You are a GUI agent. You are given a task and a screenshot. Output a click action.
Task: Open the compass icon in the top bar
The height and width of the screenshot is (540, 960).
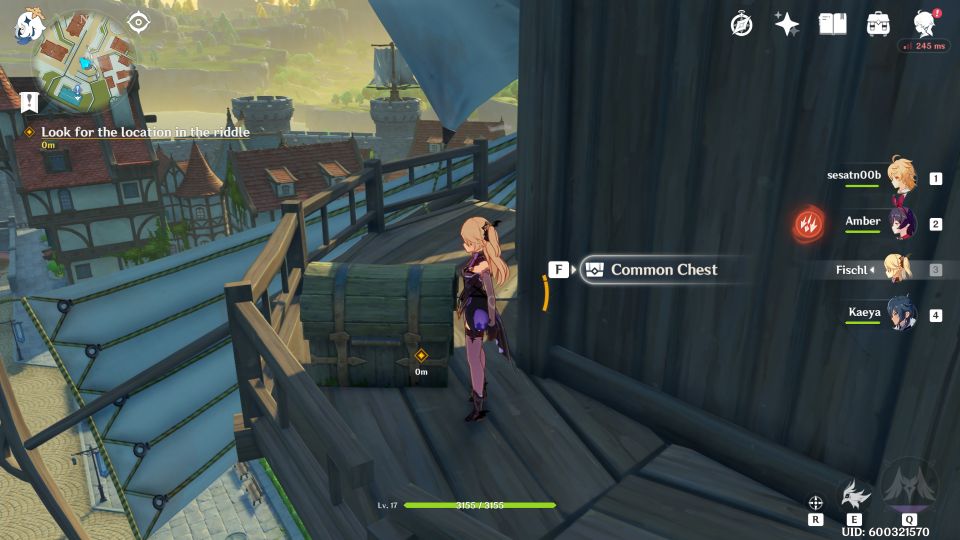click(x=741, y=24)
